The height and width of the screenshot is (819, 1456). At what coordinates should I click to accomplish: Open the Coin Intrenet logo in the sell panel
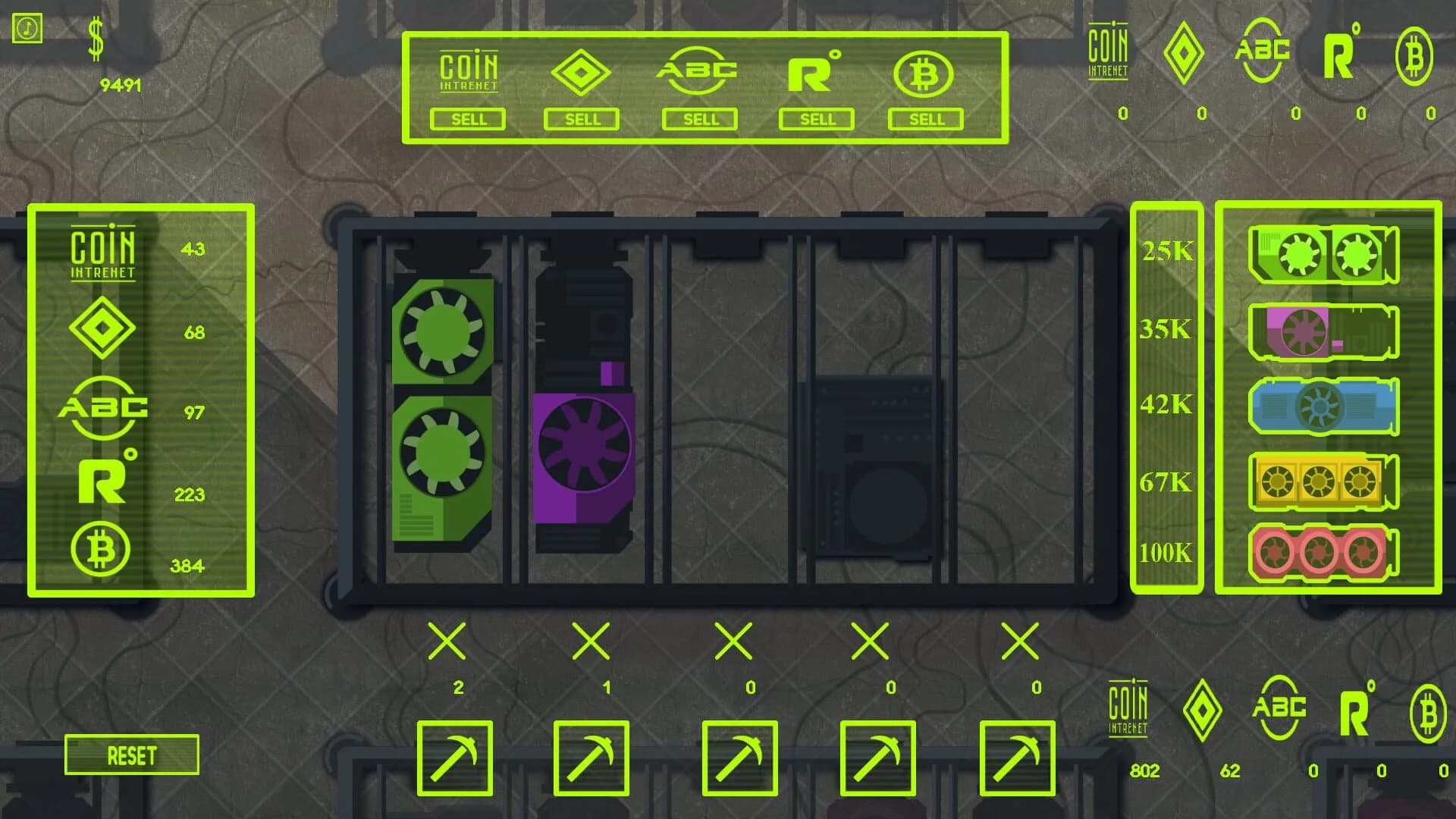pos(468,68)
